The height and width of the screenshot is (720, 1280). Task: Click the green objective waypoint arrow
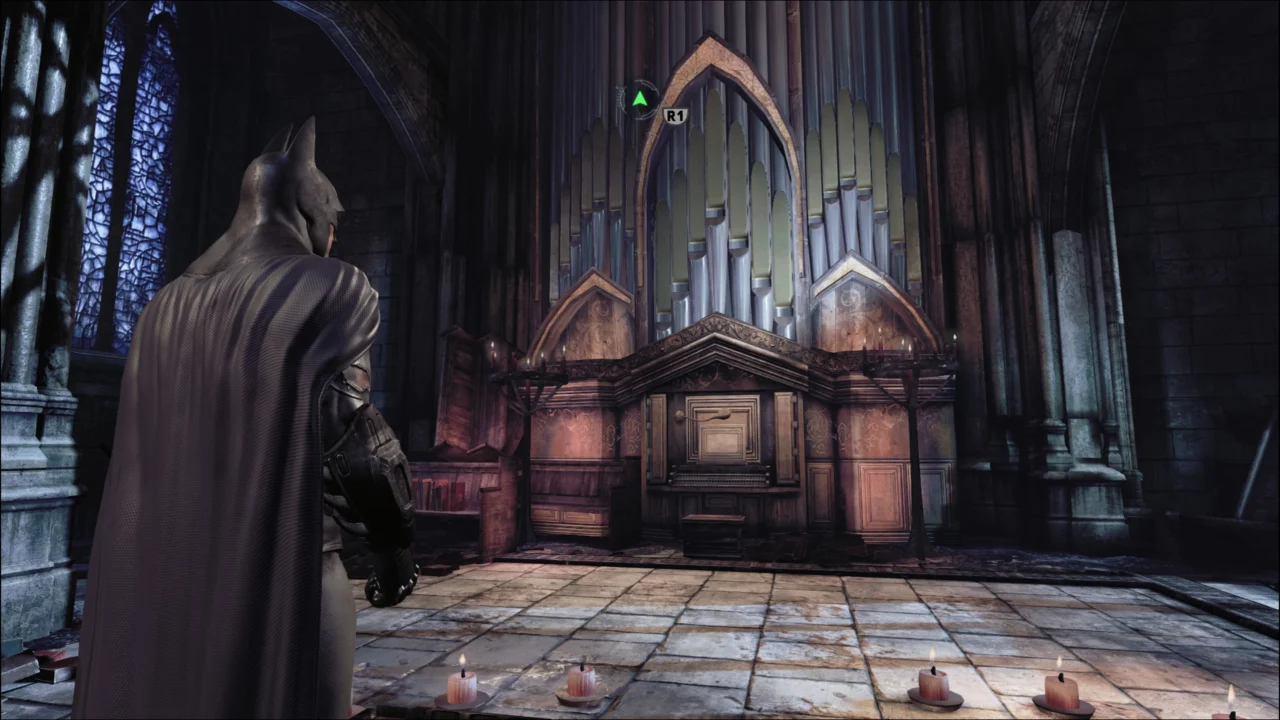click(x=640, y=97)
